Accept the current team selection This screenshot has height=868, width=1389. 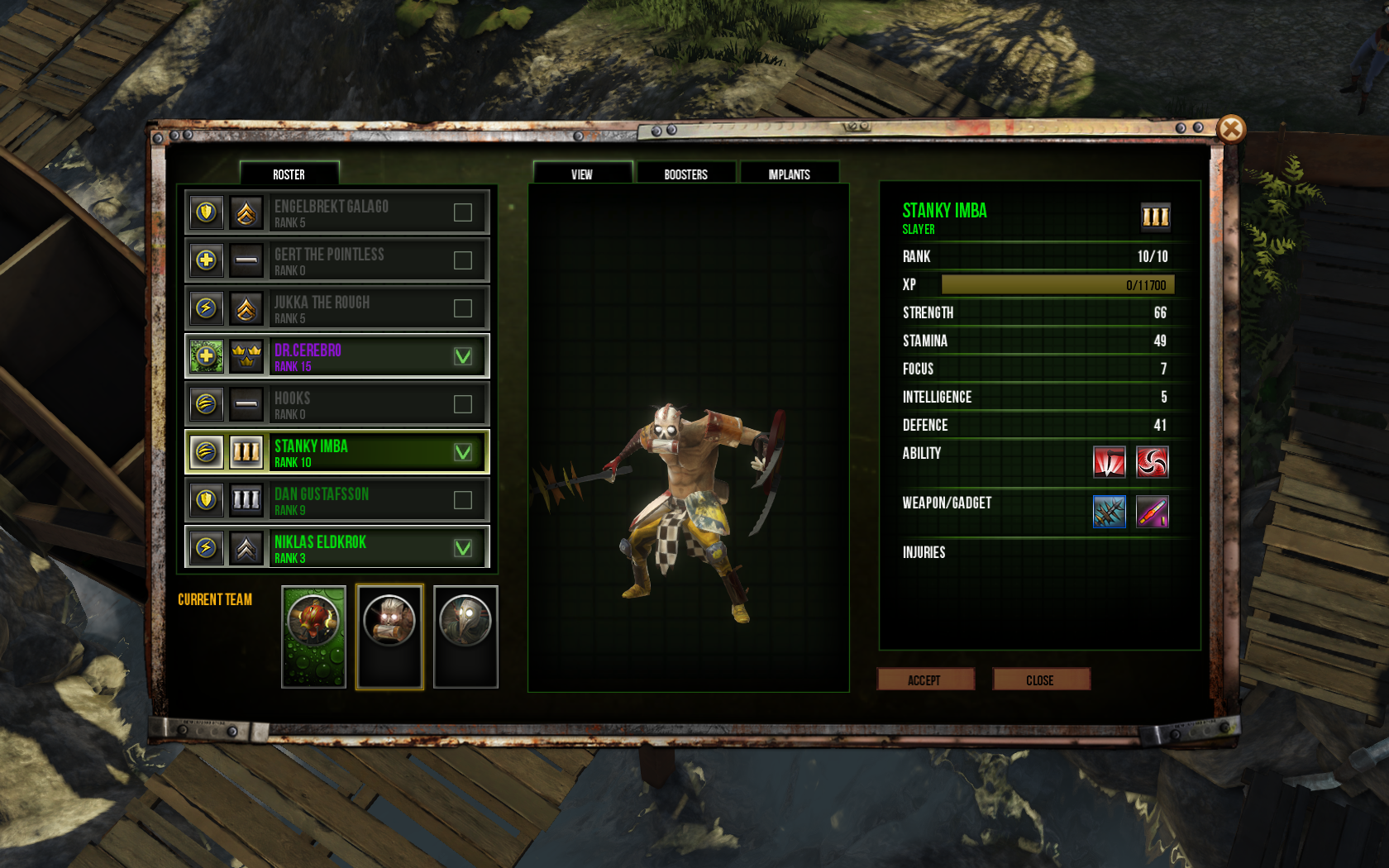924,680
